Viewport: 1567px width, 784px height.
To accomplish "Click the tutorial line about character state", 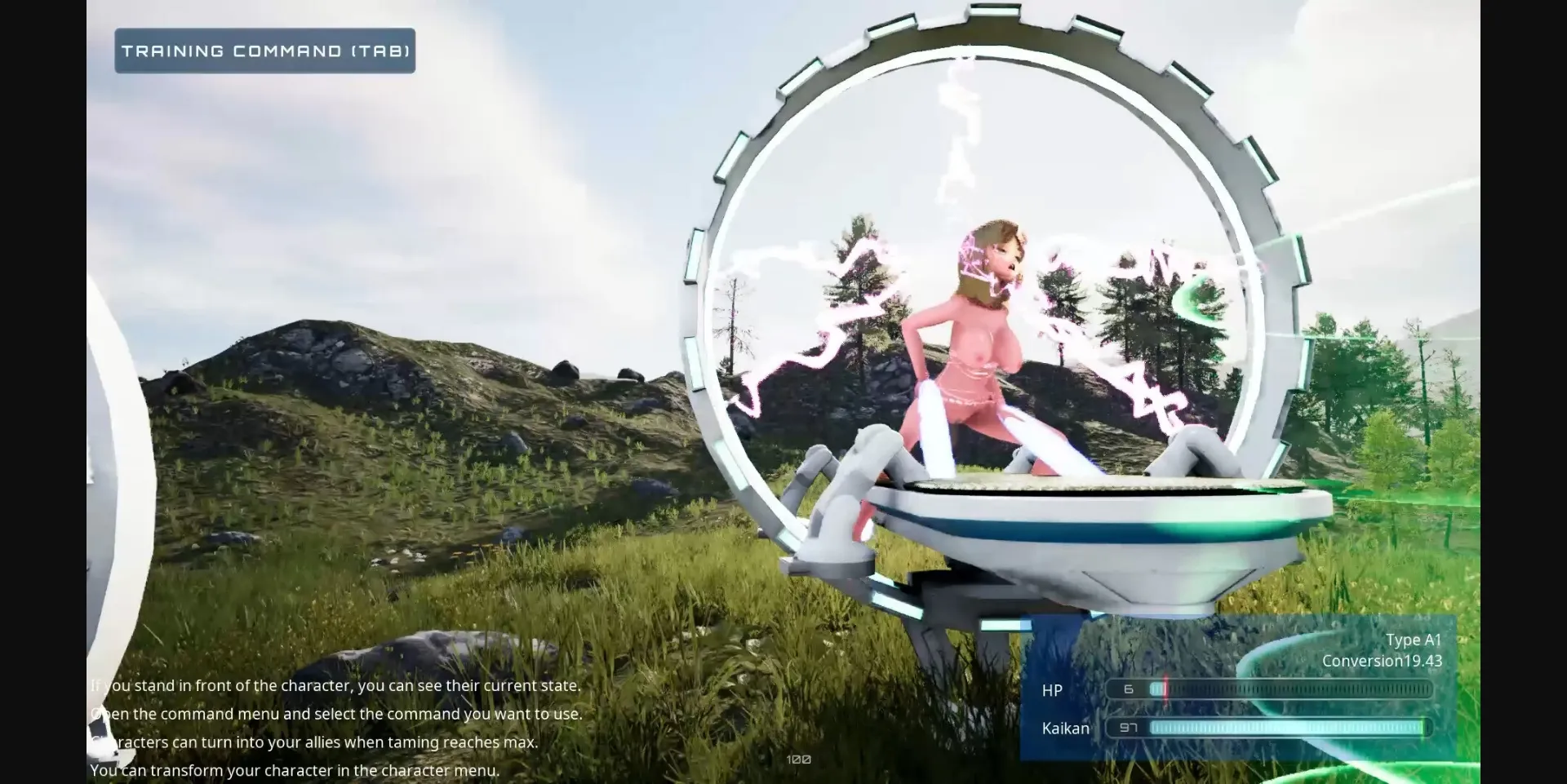I will pyautogui.click(x=336, y=685).
